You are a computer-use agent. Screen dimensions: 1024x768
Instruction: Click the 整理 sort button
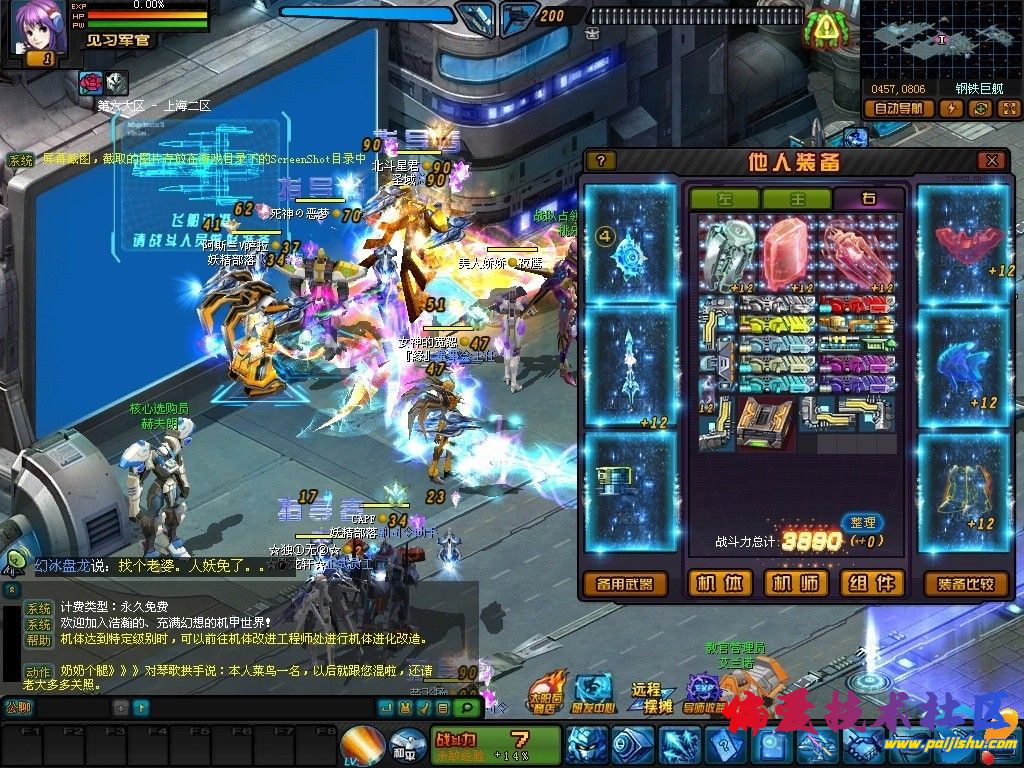click(862, 522)
